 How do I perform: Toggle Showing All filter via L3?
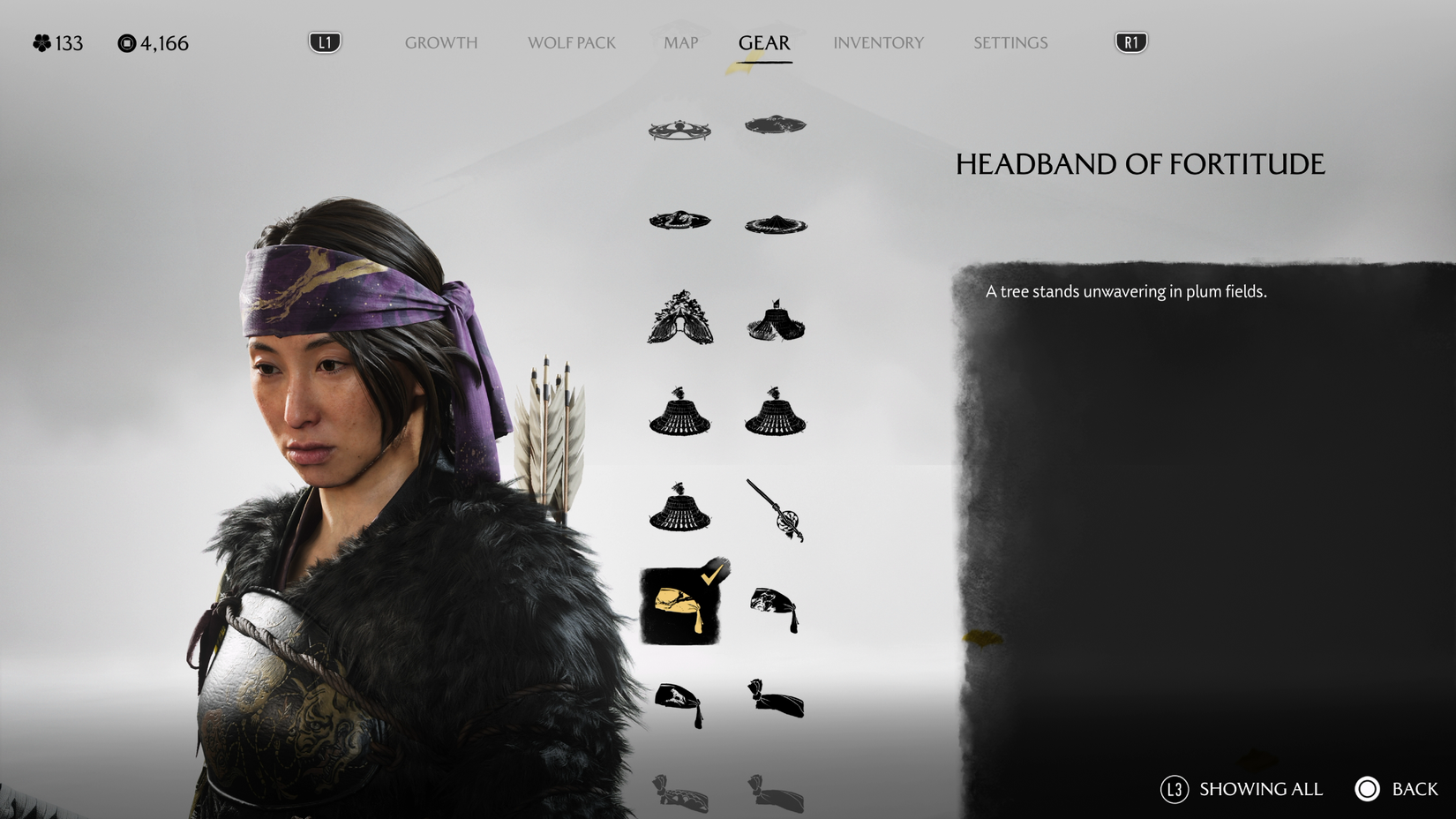click(x=1239, y=789)
